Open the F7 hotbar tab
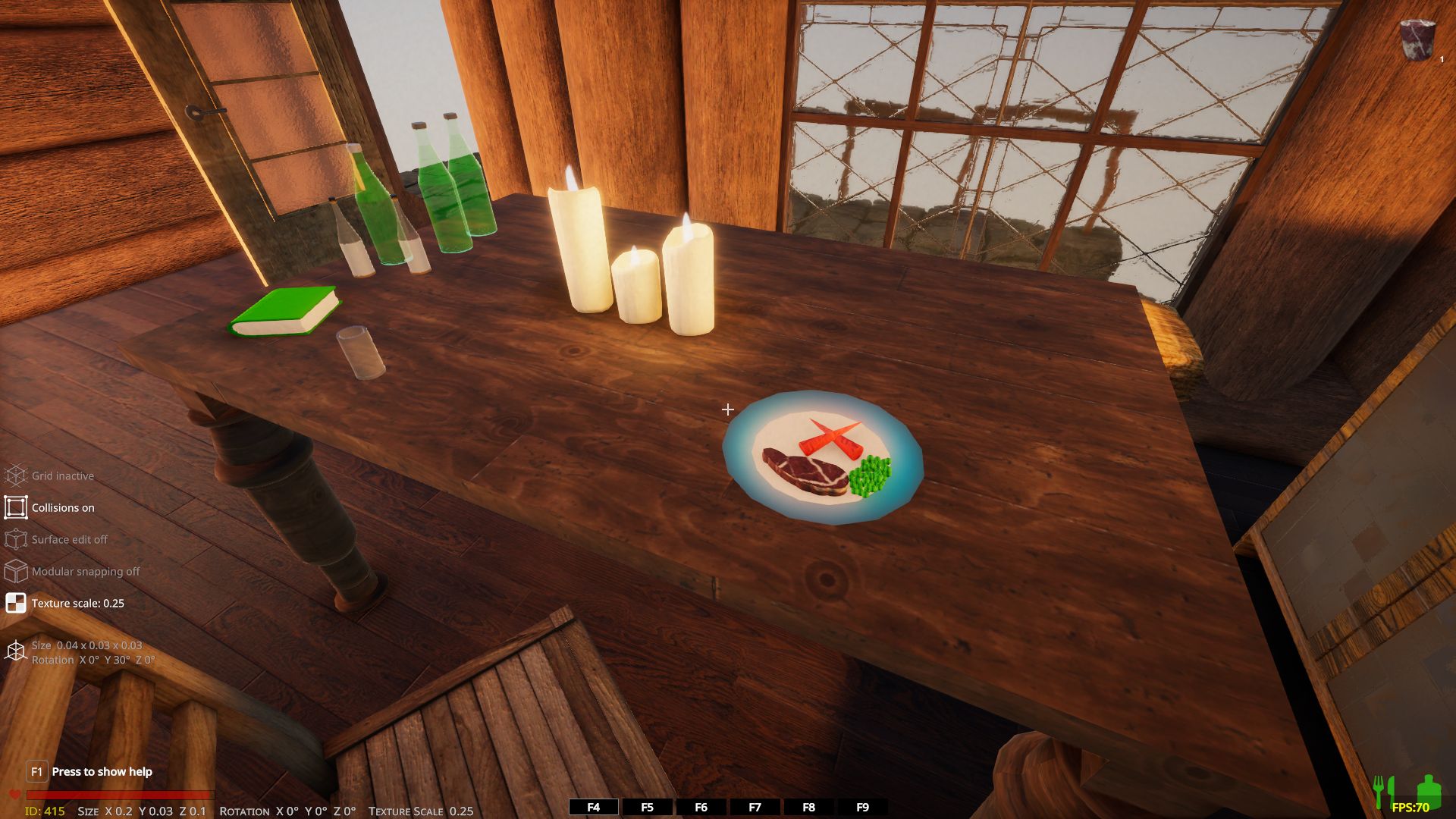The width and height of the screenshot is (1456, 819). pos(755,808)
